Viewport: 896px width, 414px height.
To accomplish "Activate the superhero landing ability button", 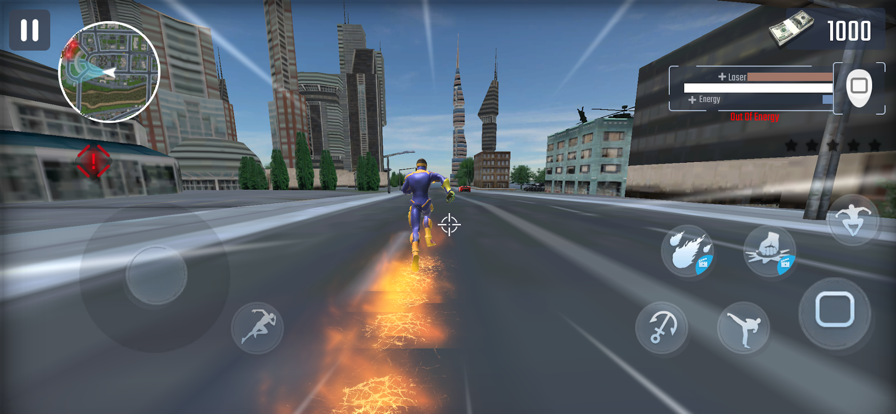I will (x=853, y=220).
